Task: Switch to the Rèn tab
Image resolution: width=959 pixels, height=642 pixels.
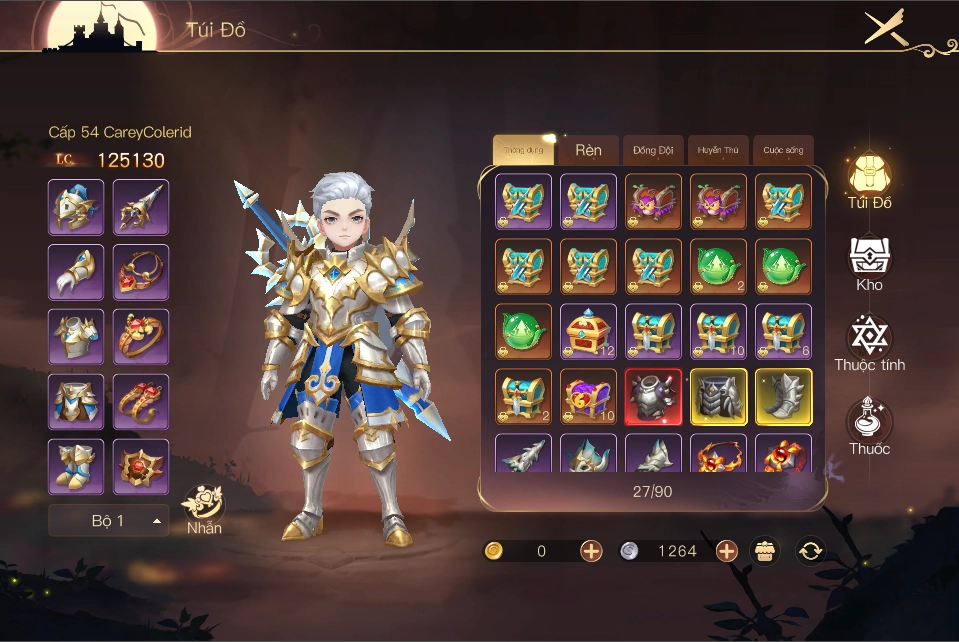Action: (x=588, y=150)
